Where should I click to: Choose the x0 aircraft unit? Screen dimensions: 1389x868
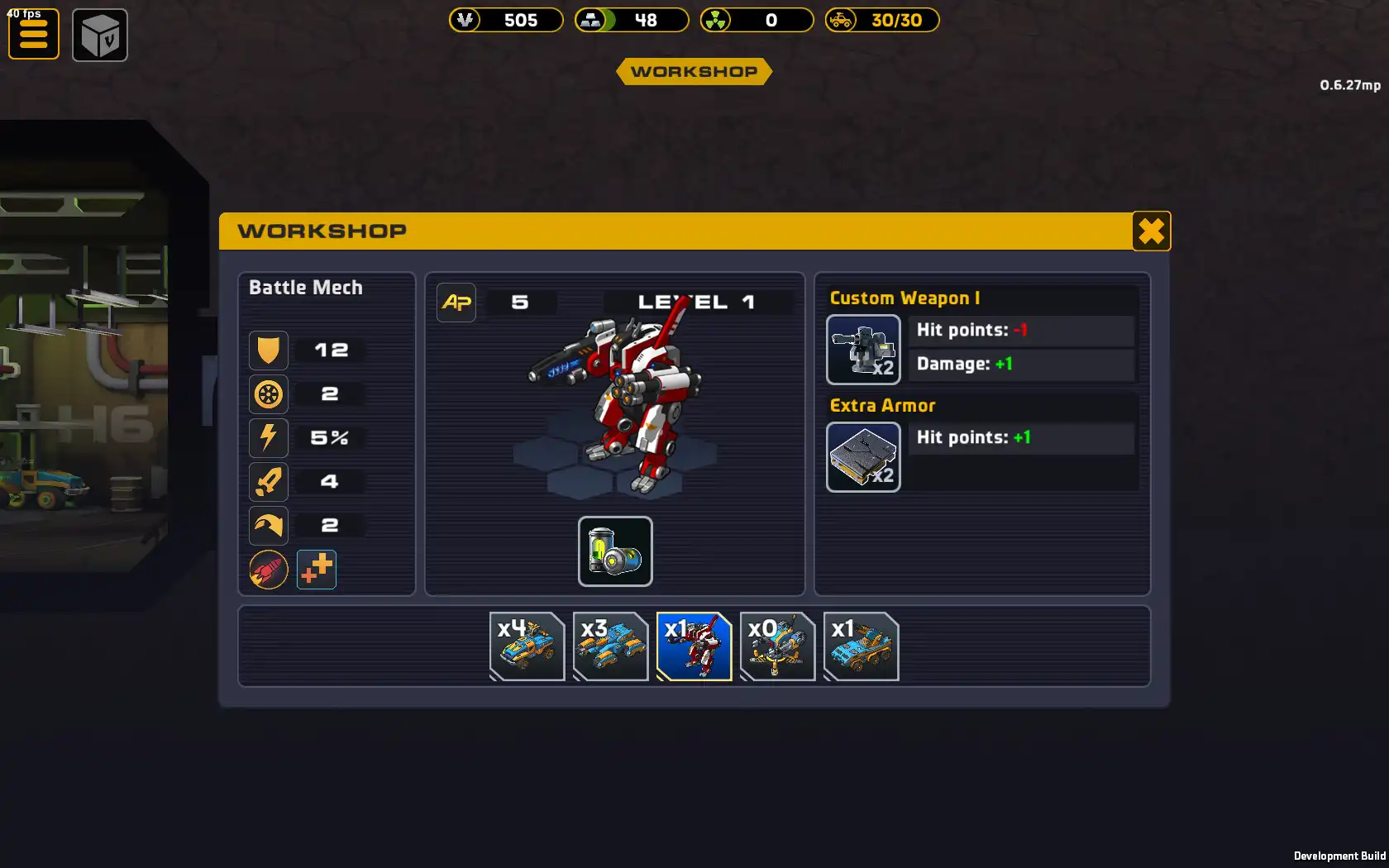click(777, 646)
